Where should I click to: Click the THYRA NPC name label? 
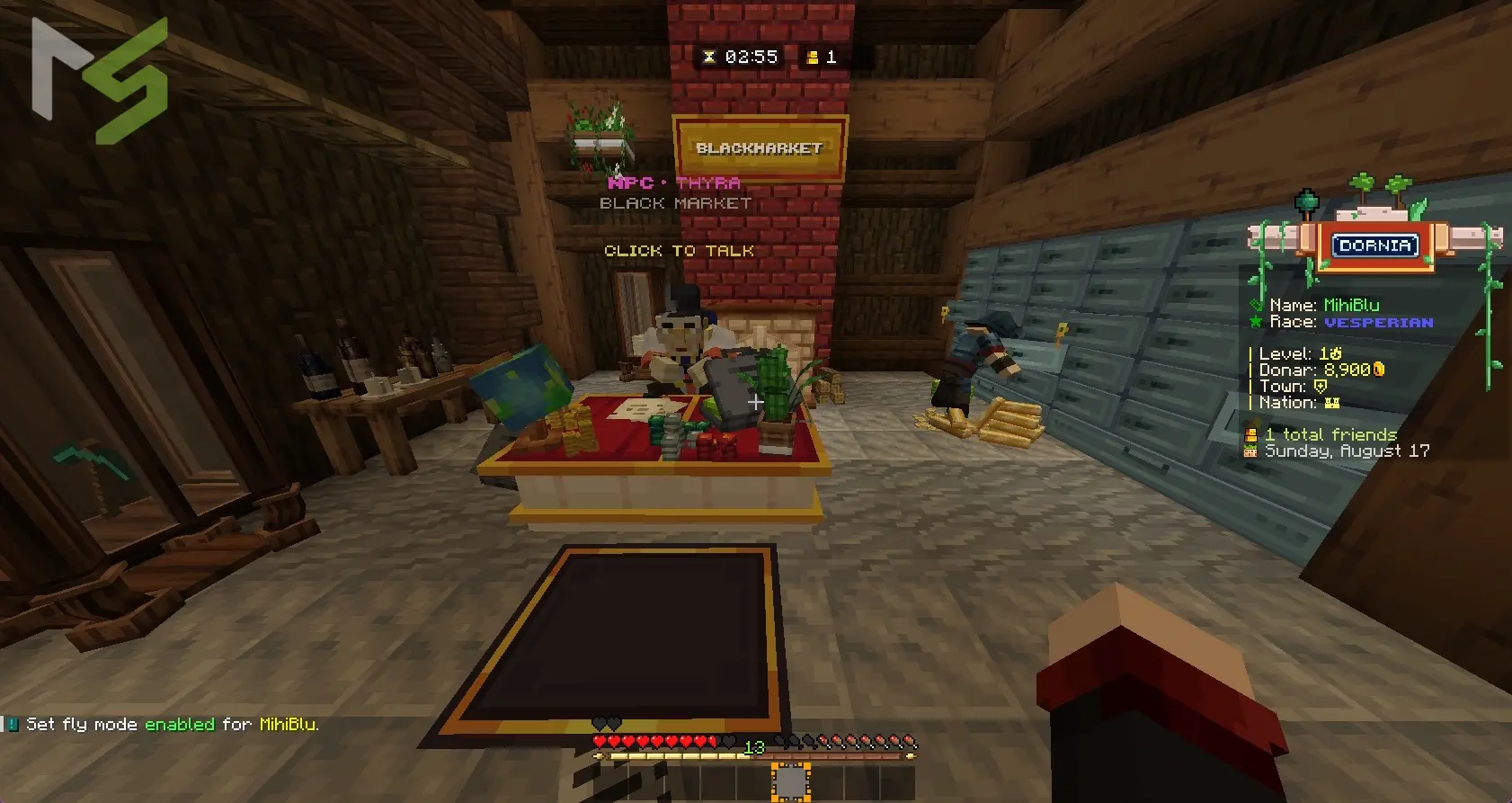point(707,183)
